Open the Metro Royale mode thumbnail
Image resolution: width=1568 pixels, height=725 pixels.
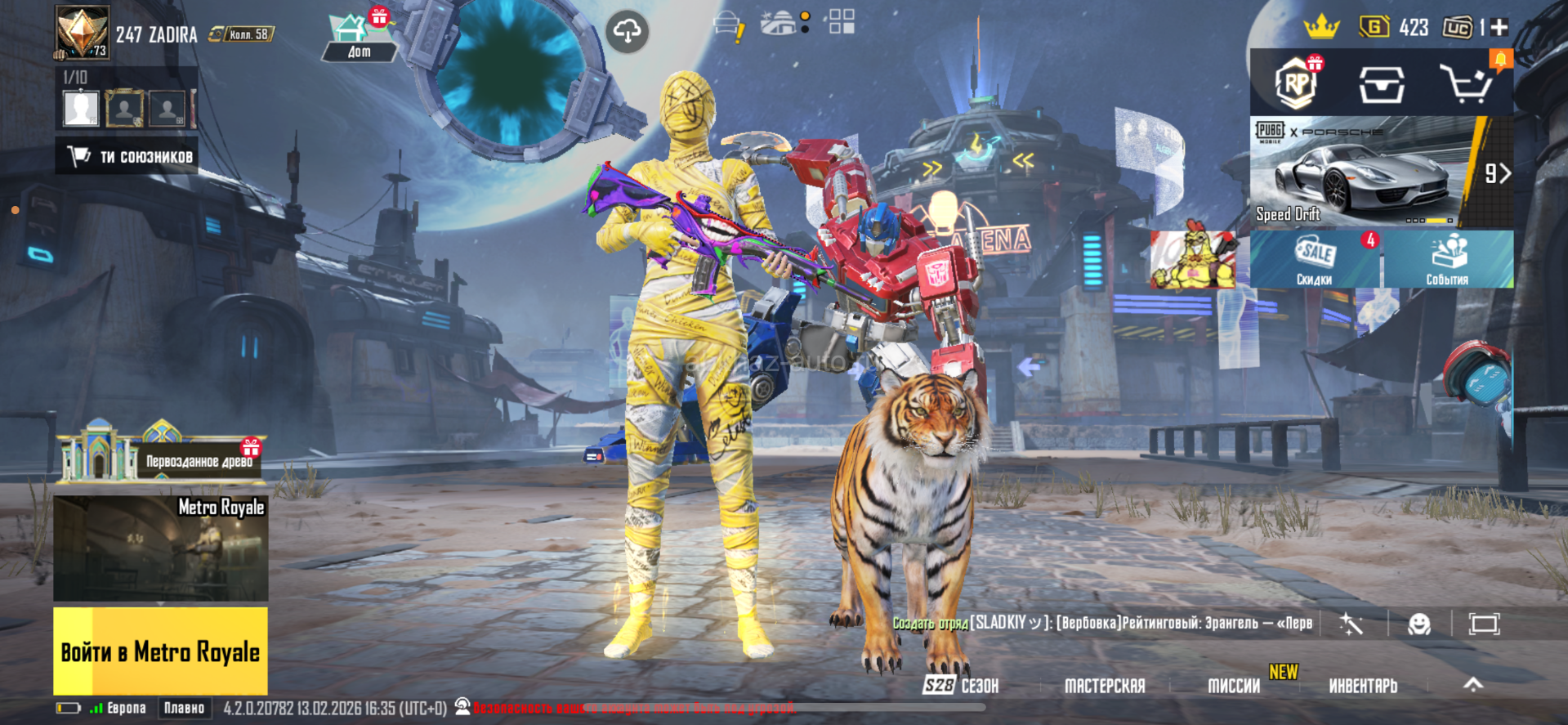tap(160, 548)
